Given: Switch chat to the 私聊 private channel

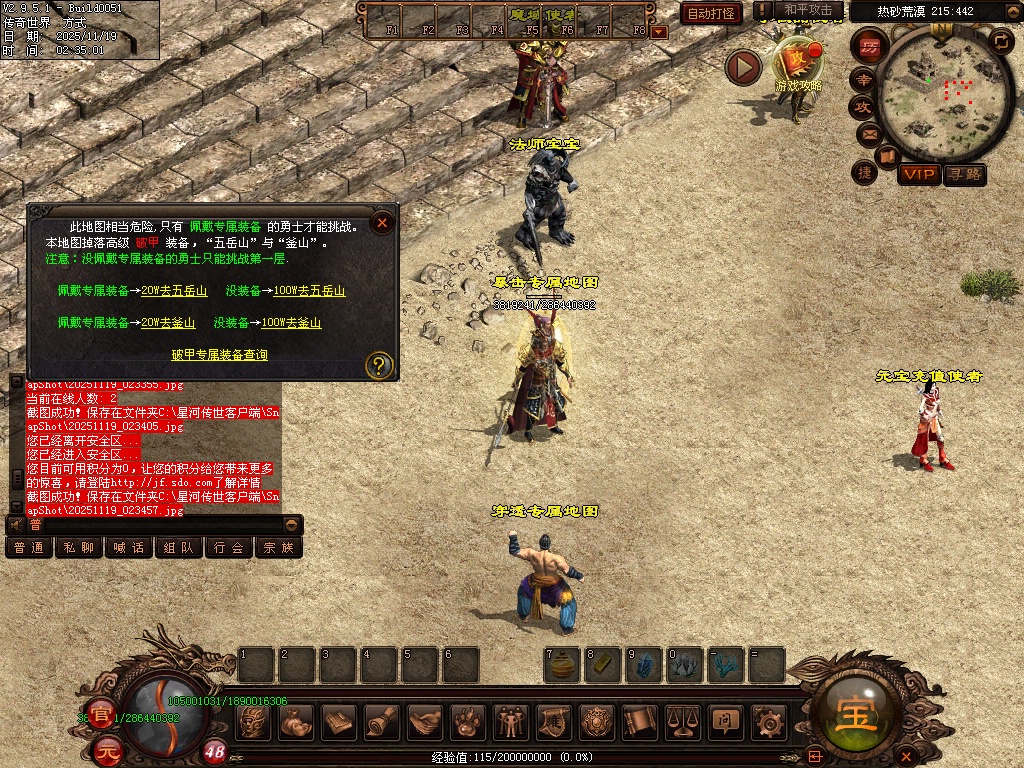Looking at the screenshot, I should coord(79,547).
